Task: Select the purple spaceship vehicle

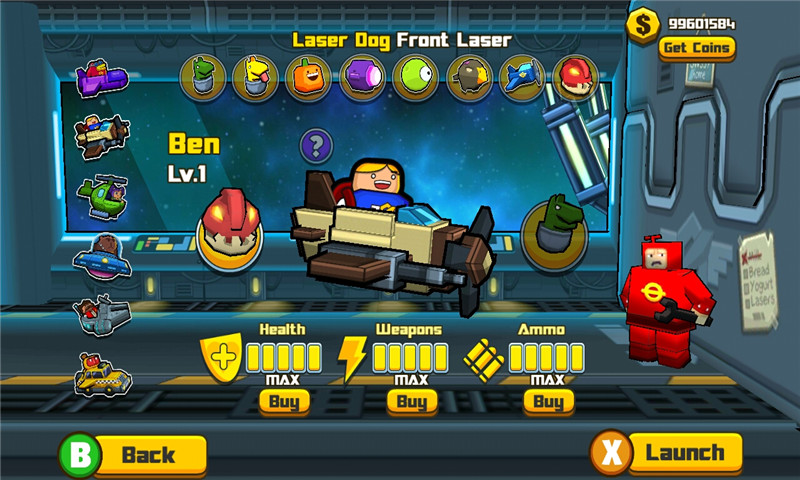Action: click(x=102, y=78)
